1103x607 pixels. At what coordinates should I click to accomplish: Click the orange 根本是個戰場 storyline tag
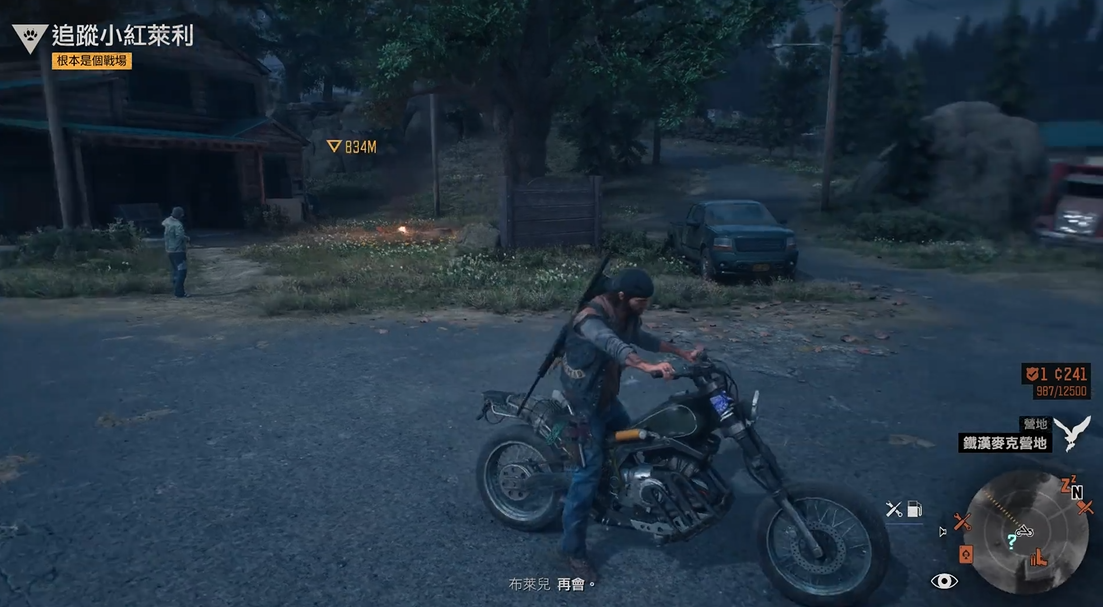click(92, 61)
